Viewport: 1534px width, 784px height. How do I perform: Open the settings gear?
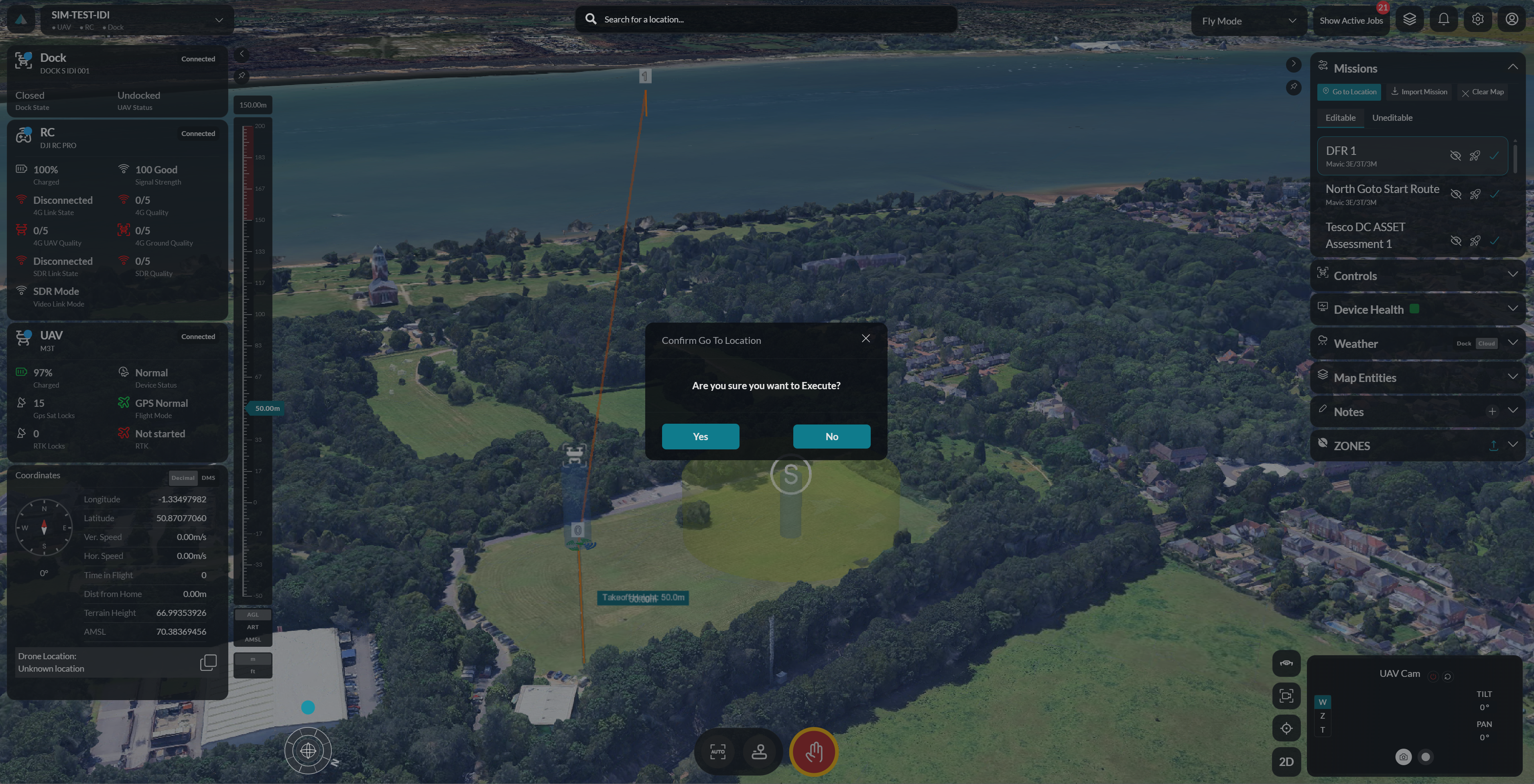pyautogui.click(x=1477, y=18)
